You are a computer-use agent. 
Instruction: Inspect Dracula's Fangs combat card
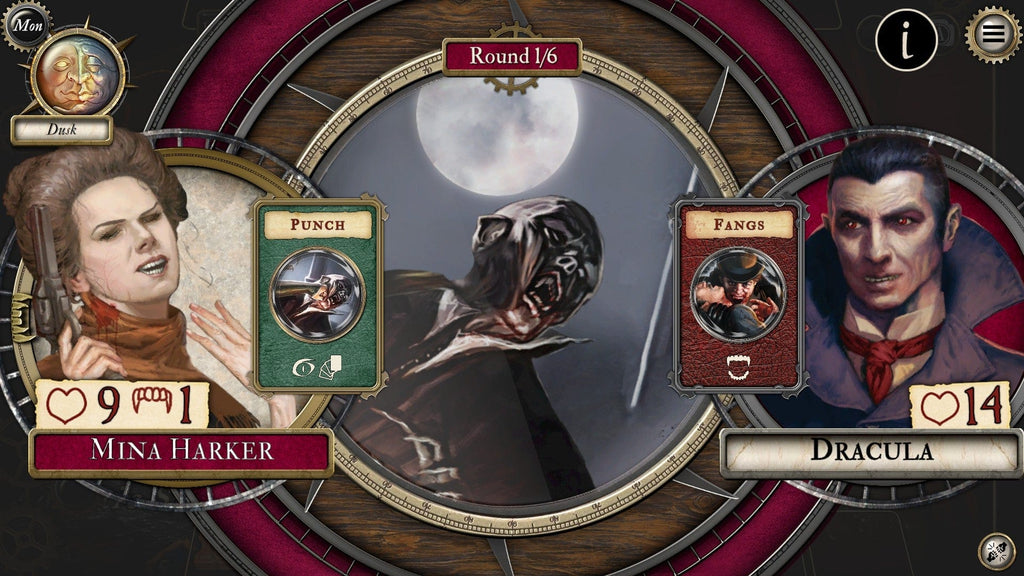[739, 295]
